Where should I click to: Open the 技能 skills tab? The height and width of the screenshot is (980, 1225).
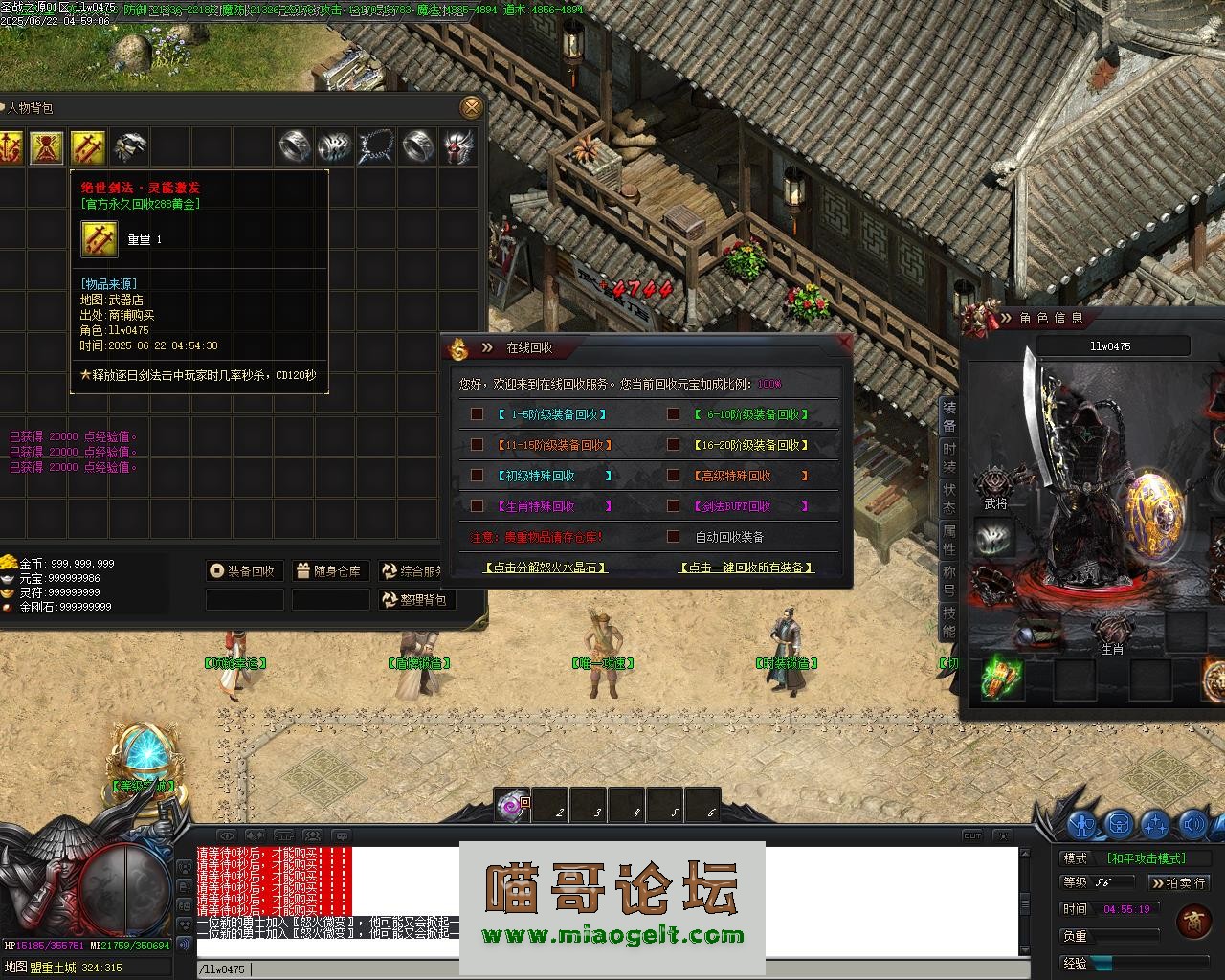[x=948, y=622]
